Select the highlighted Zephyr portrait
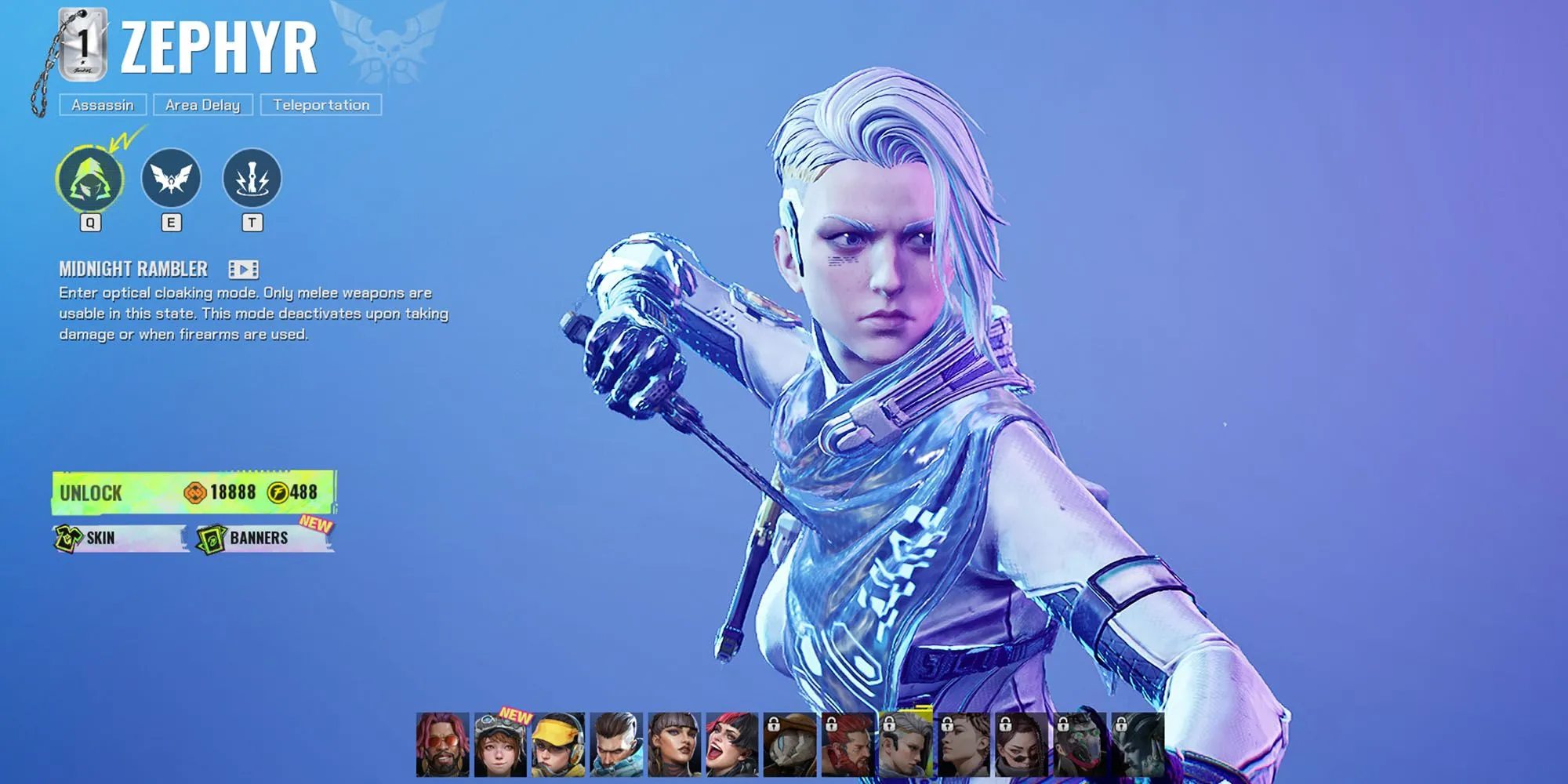This screenshot has height=784, width=1568. pos(906,744)
